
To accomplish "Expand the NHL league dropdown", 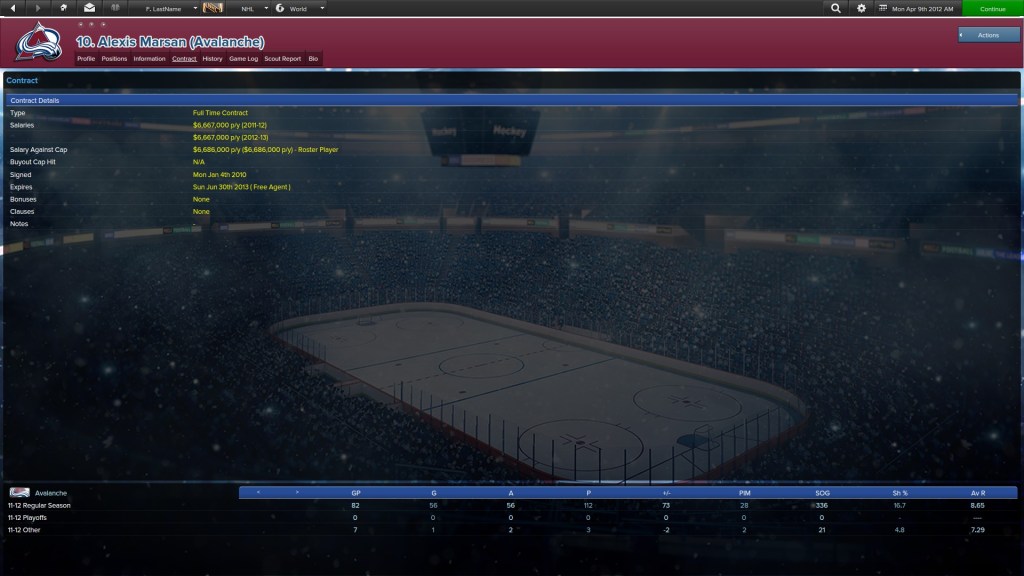I will [253, 8].
